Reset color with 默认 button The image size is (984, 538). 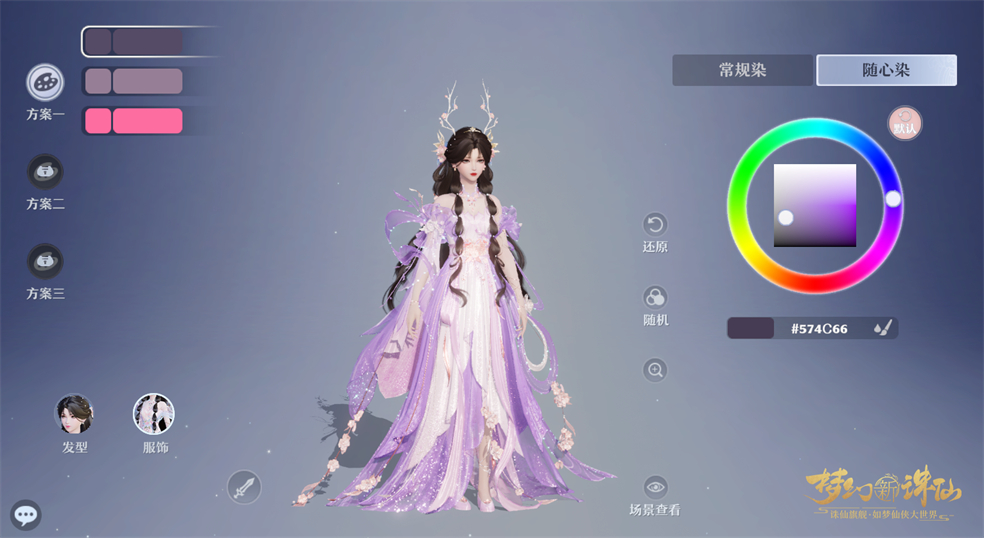905,124
